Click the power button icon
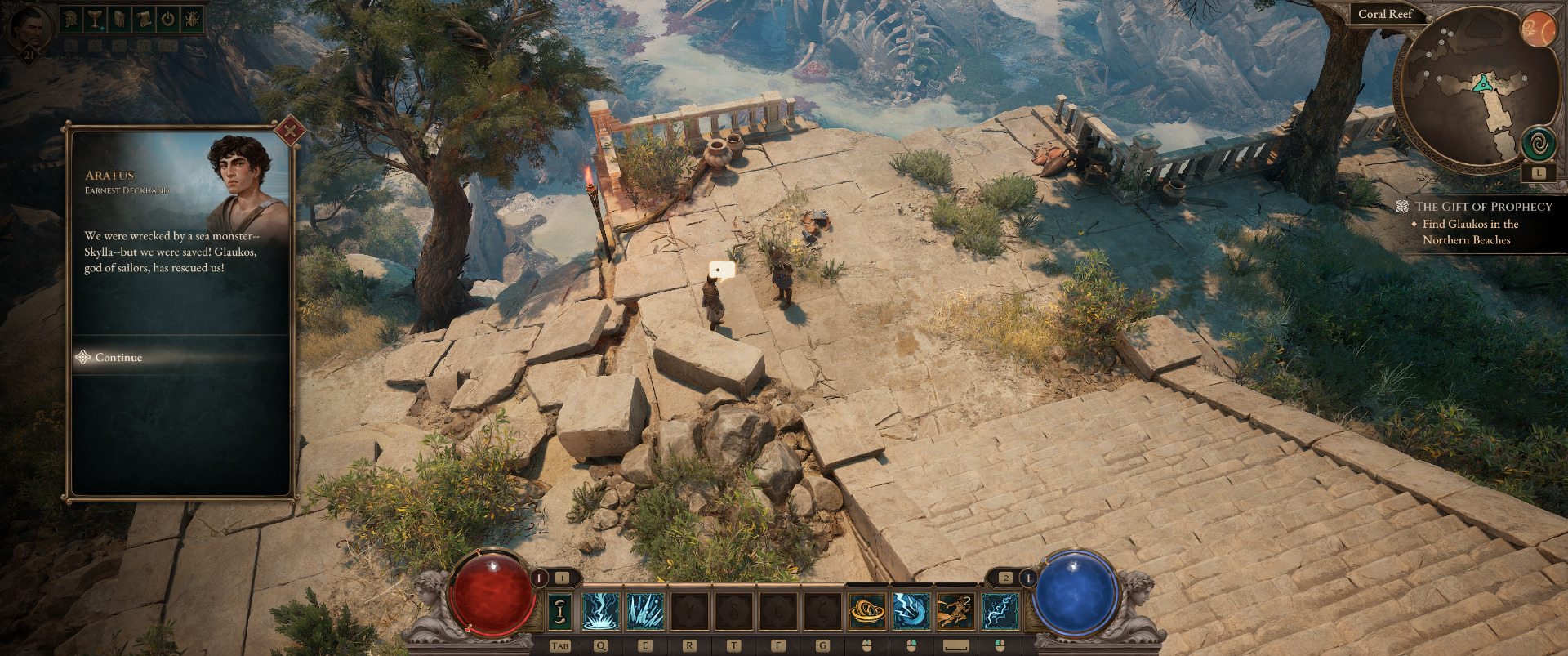The height and width of the screenshot is (656, 1568). point(168,19)
